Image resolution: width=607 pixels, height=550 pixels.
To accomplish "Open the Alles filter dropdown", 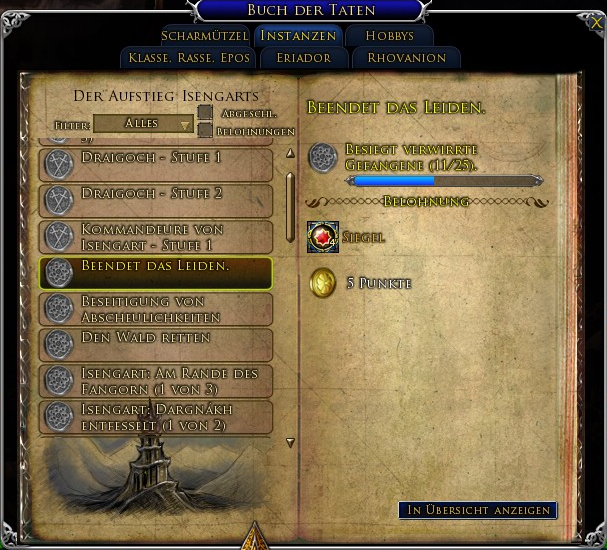I will (143, 124).
